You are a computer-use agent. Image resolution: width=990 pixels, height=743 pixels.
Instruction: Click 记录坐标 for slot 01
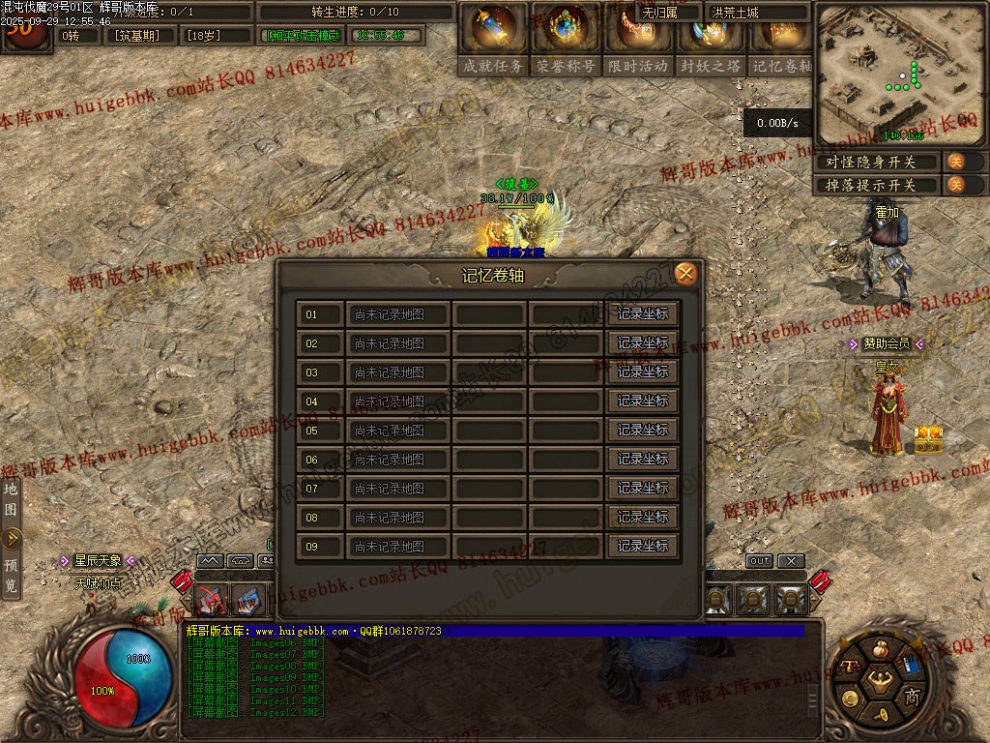click(642, 314)
